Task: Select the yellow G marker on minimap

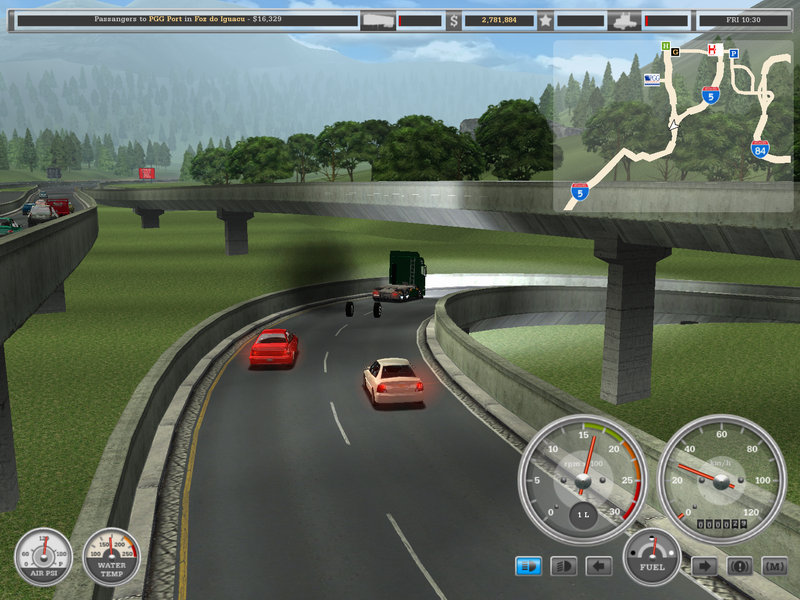Action: pyautogui.click(x=675, y=51)
